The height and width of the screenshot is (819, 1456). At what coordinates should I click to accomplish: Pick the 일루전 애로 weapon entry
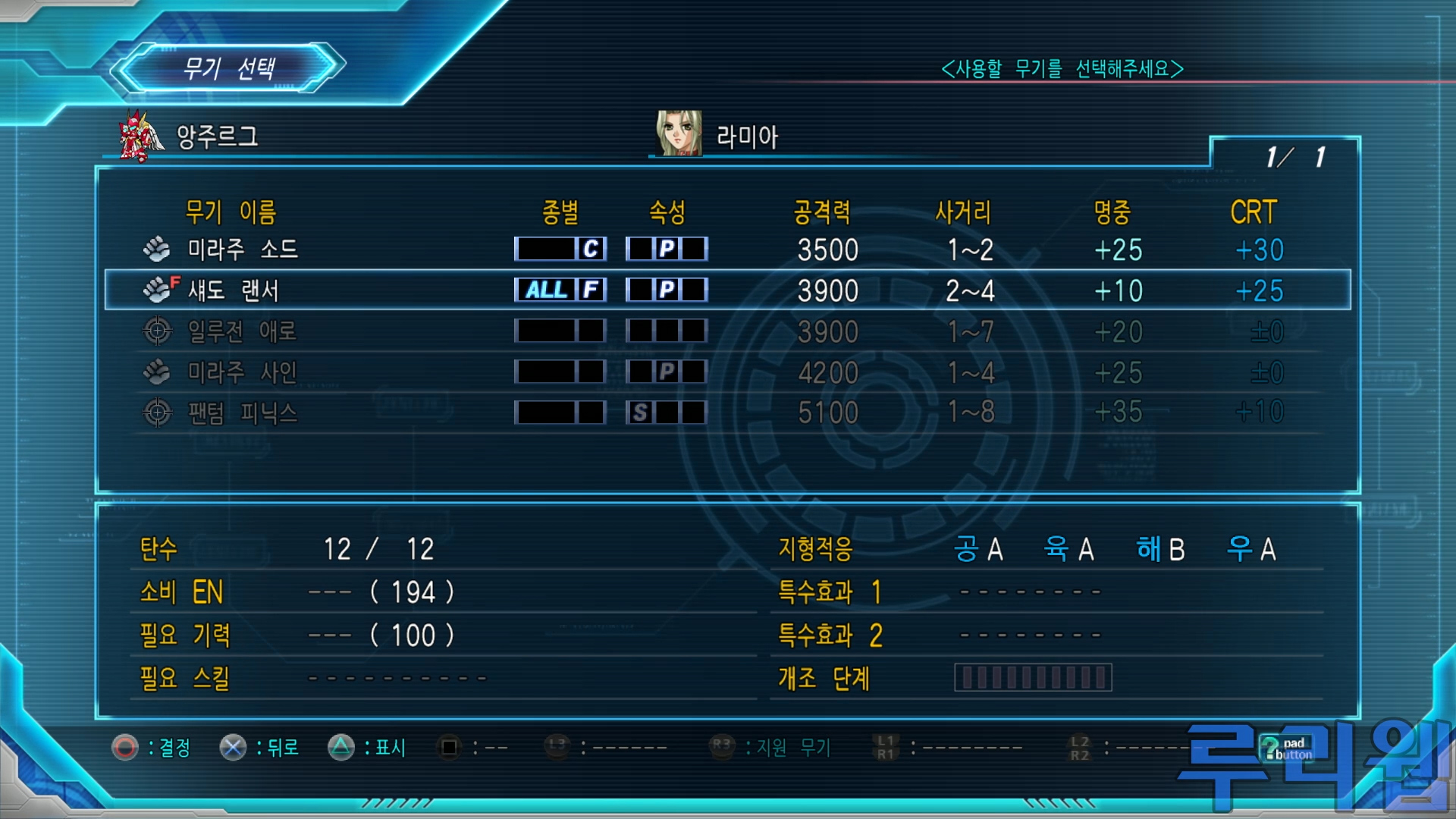[x=241, y=331]
